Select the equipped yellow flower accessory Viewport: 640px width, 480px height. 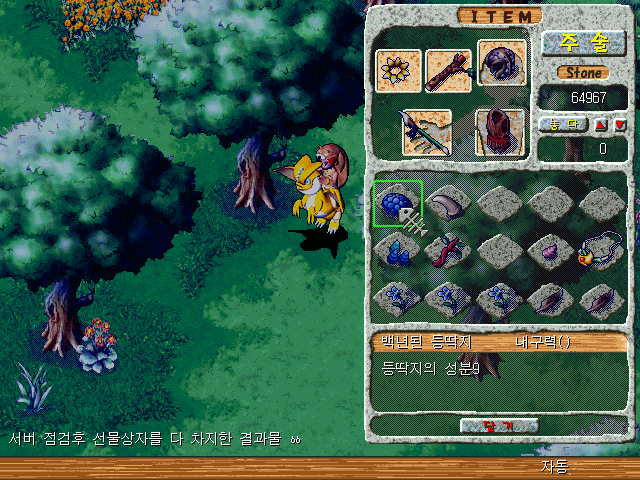tap(397, 70)
